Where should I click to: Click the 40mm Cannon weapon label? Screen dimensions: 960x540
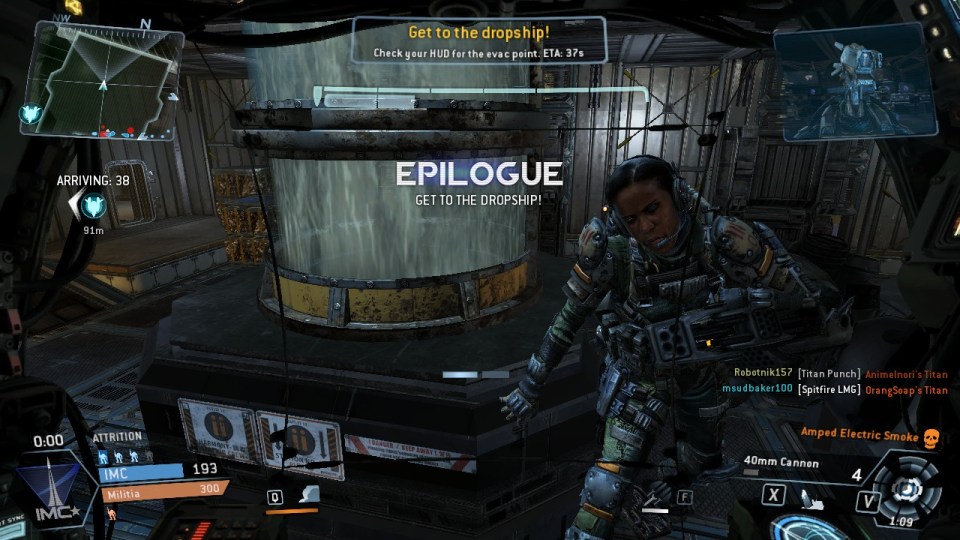781,464
